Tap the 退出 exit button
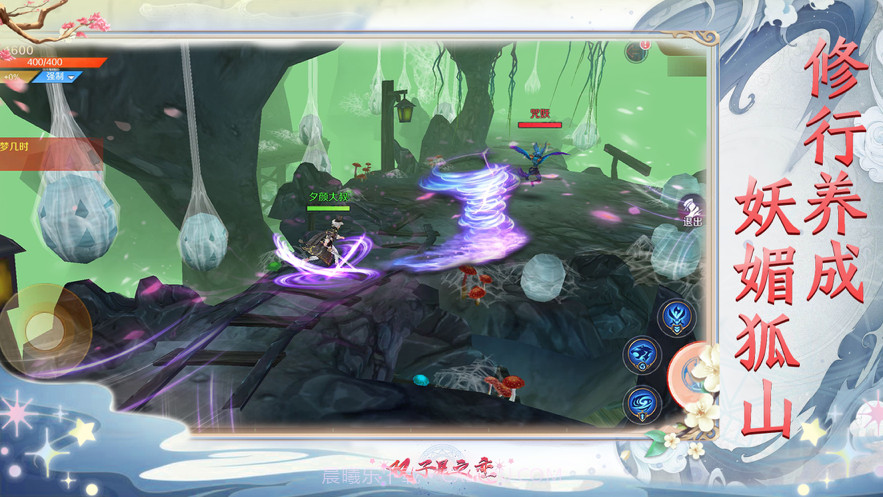 pos(690,212)
